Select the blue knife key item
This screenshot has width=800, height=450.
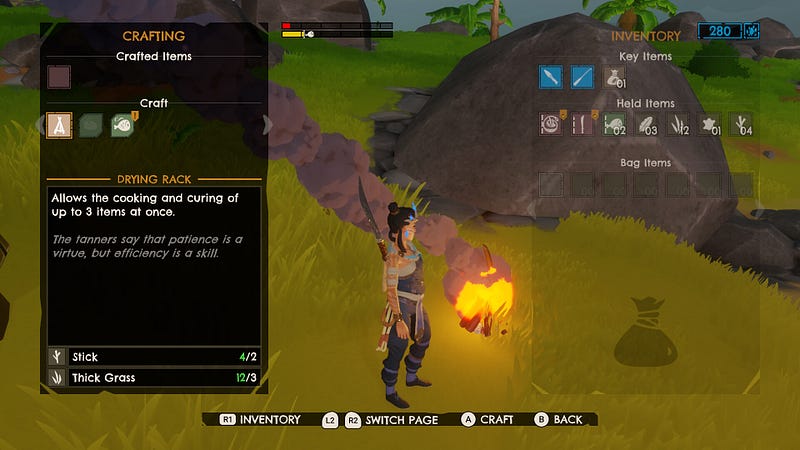550,77
